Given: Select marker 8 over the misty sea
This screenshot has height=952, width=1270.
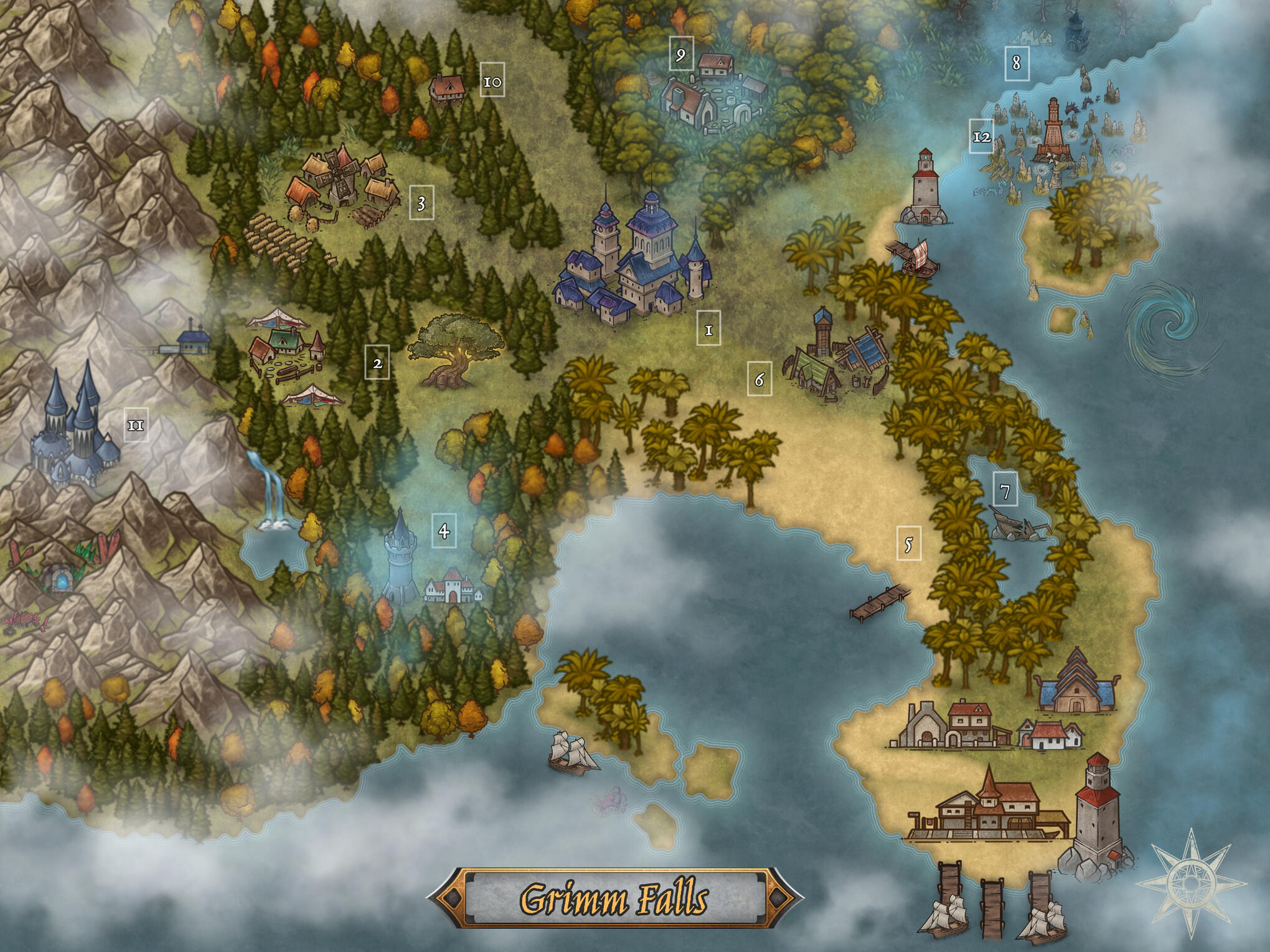Looking at the screenshot, I should (1017, 62).
